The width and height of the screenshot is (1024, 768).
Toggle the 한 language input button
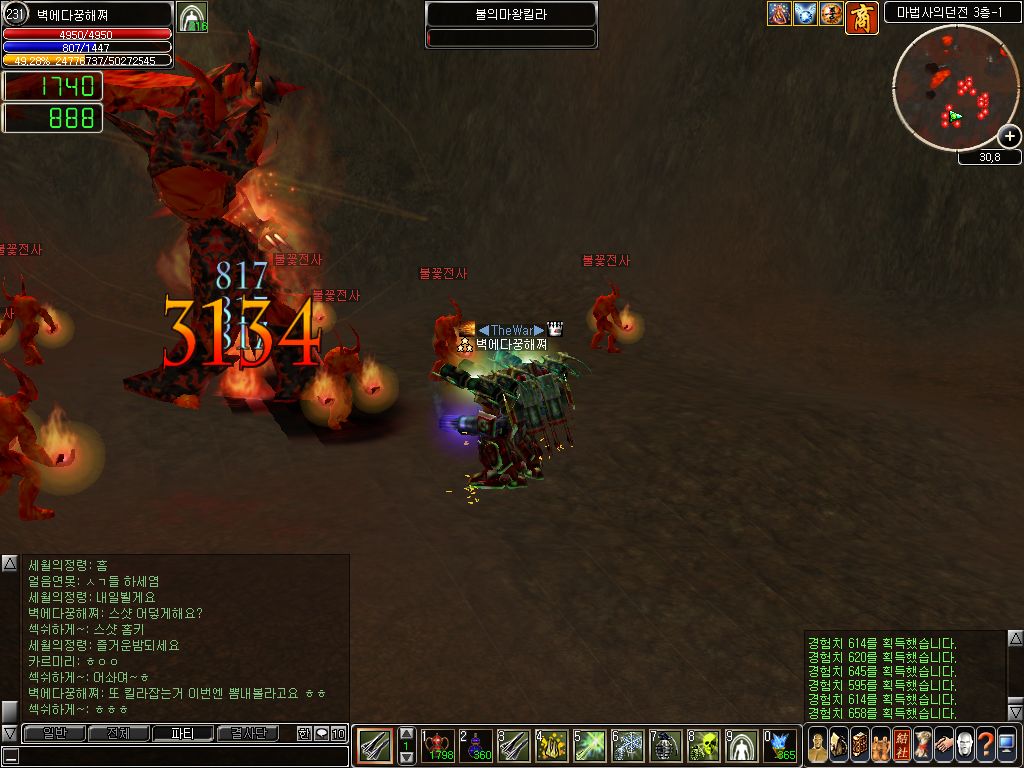tap(304, 734)
